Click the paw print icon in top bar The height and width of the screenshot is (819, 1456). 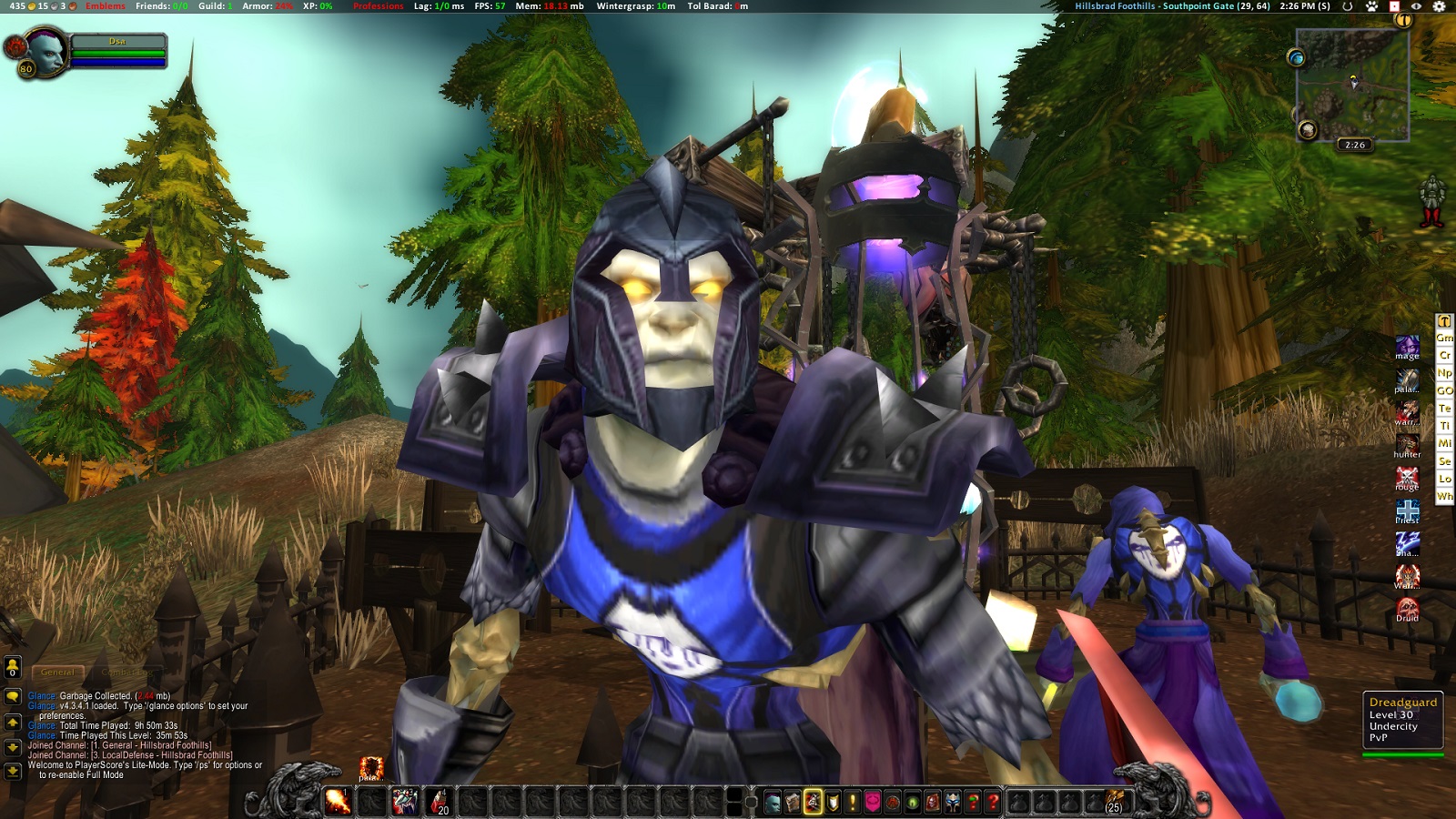[1372, 6]
